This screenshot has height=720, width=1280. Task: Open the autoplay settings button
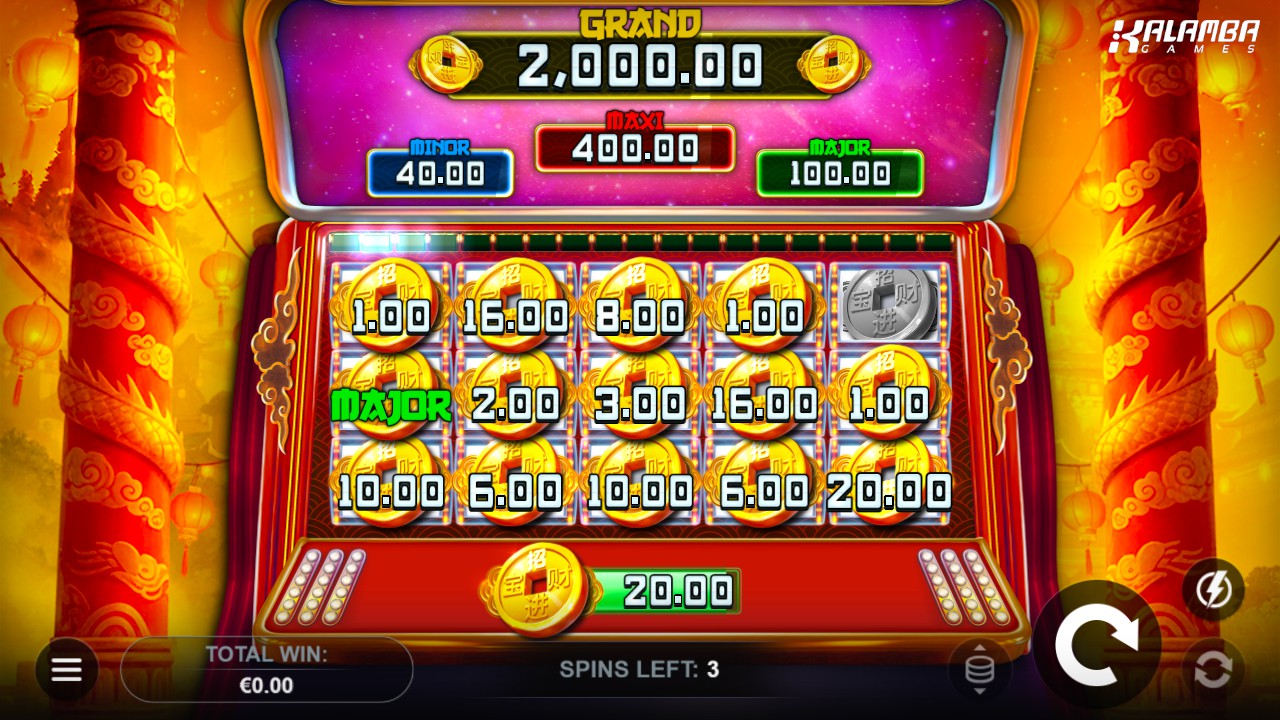click(1213, 669)
